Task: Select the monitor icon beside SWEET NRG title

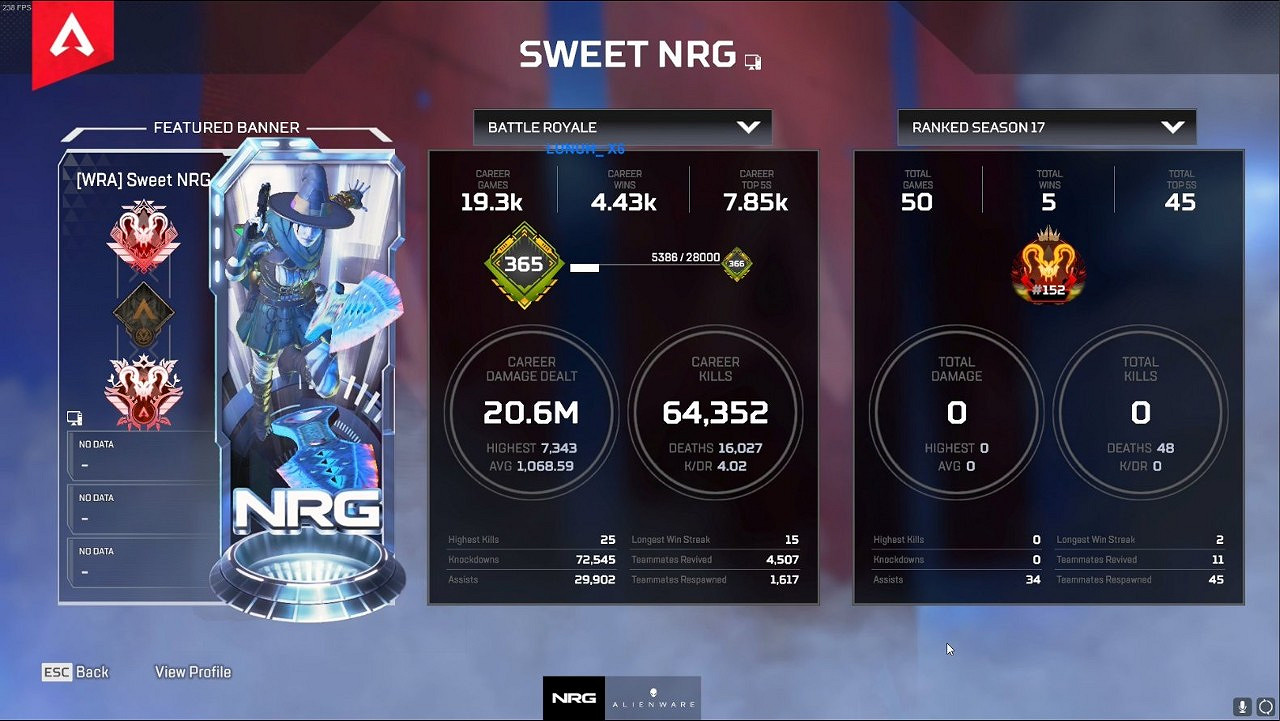Action: 753,61
